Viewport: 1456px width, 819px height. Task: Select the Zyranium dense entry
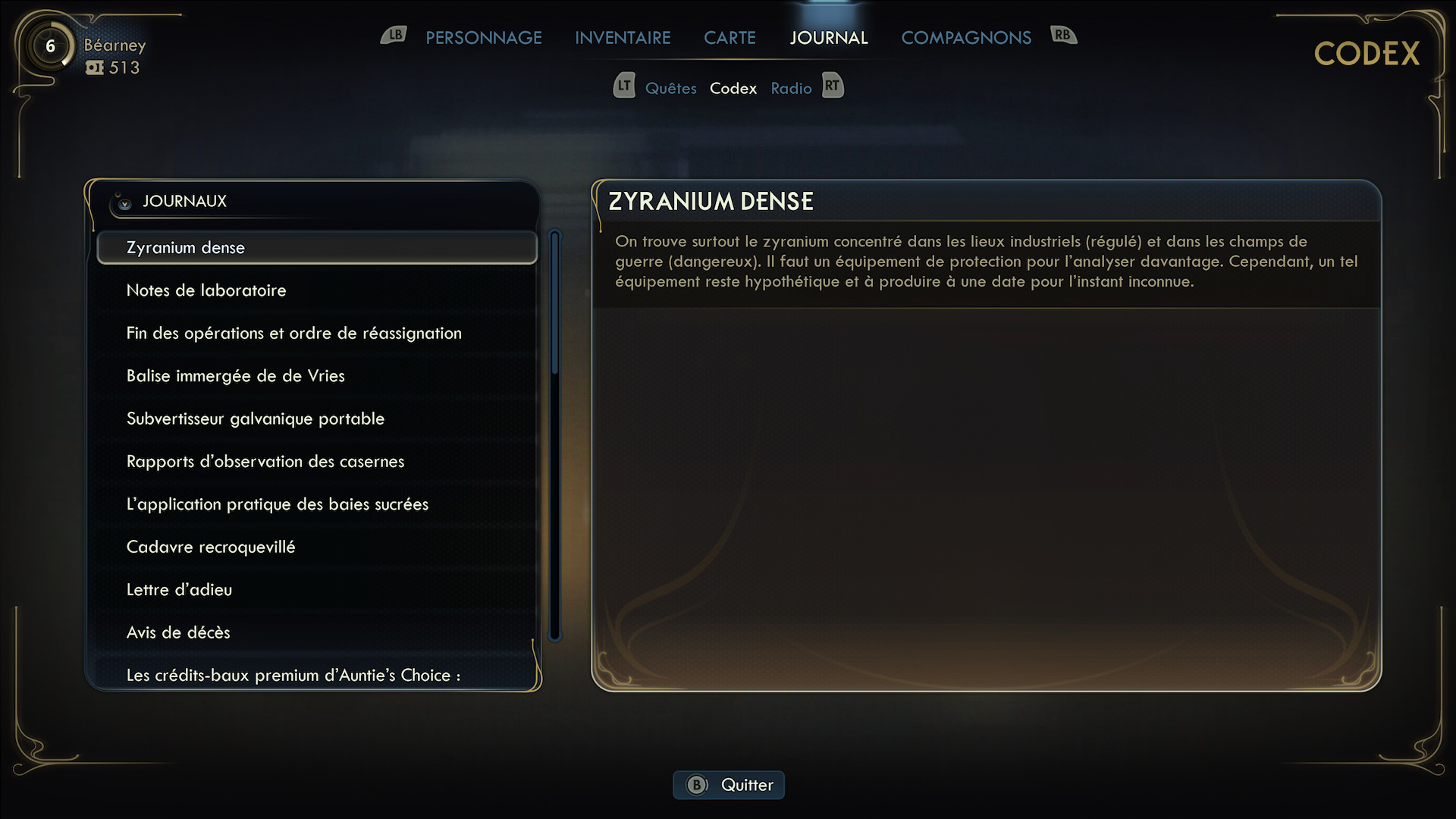(316, 248)
